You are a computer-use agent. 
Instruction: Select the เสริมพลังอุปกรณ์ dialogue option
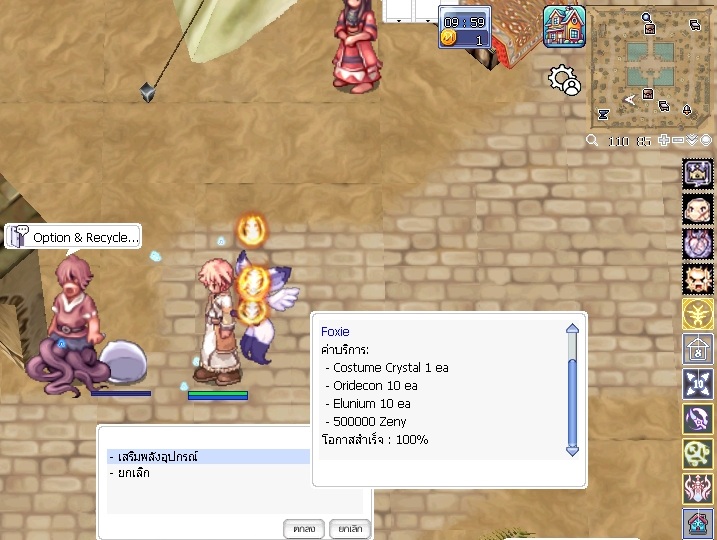(x=208, y=456)
